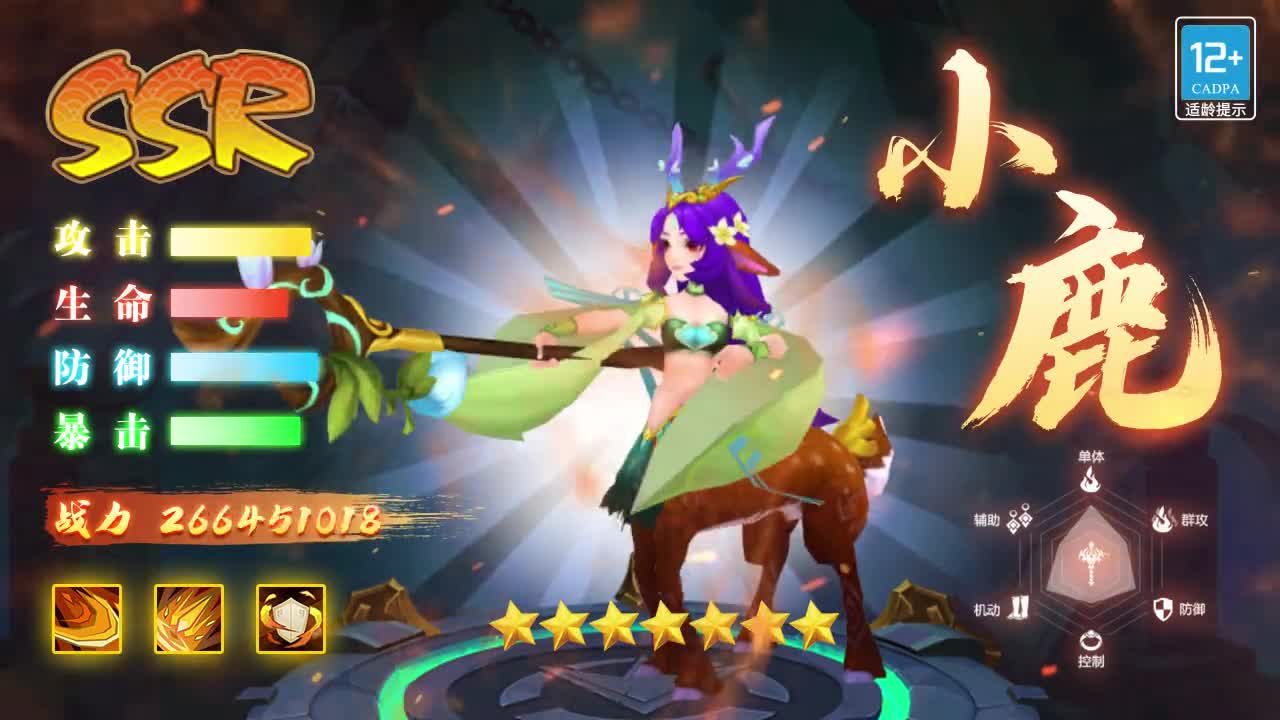Click the 攻击 attack stat label
Screen dimensions: 1280x720
100,240
